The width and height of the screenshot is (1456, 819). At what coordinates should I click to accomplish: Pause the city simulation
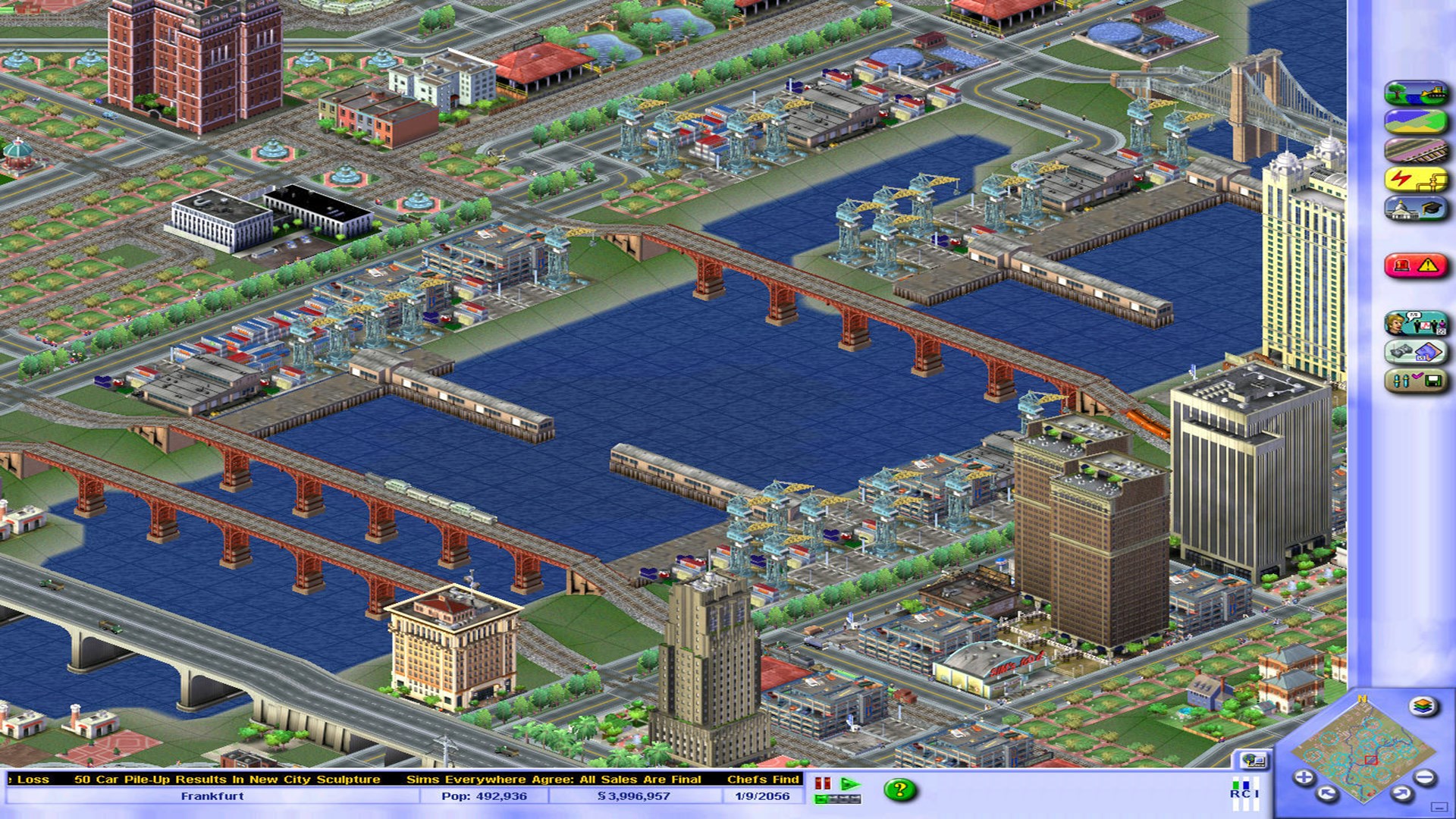click(822, 783)
